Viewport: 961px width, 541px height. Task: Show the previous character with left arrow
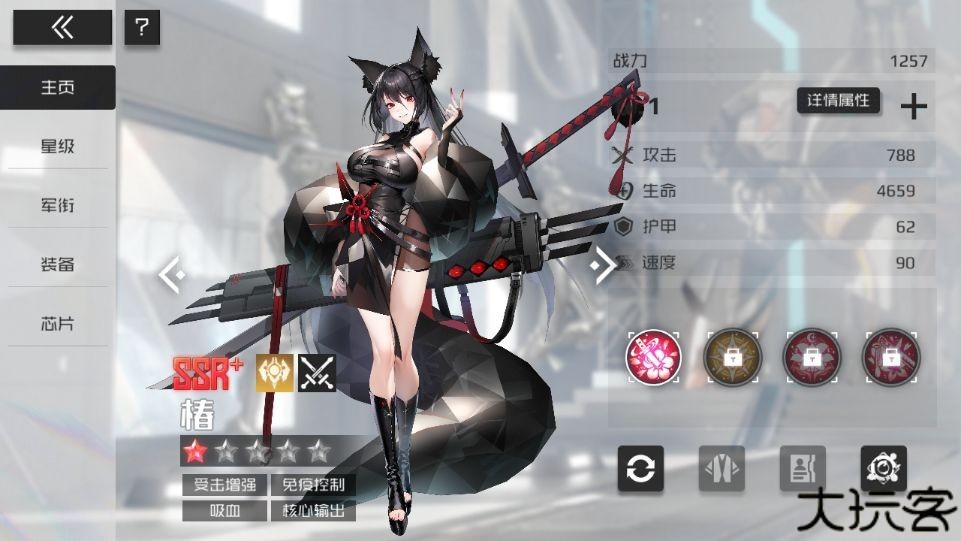coord(171,272)
